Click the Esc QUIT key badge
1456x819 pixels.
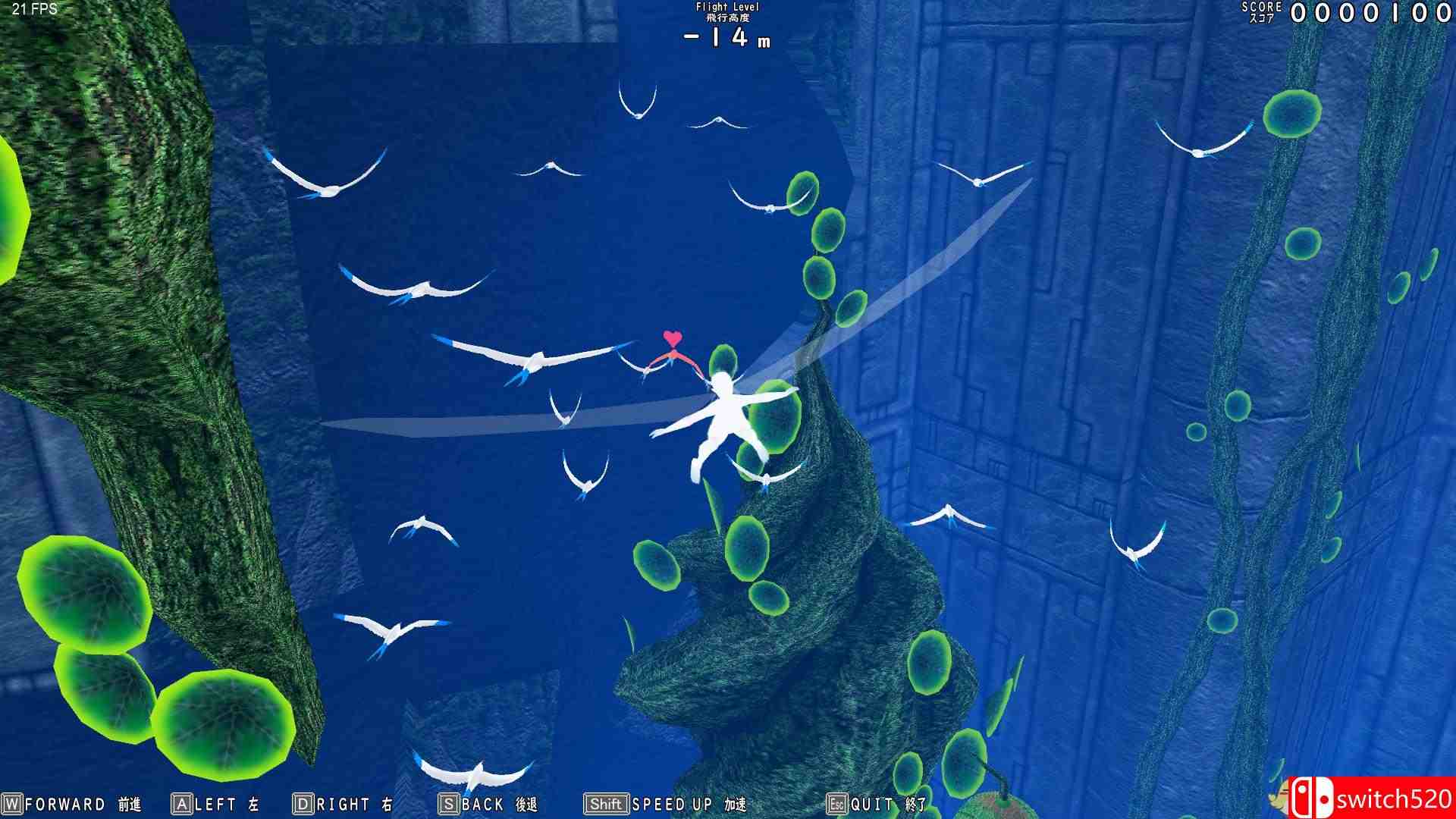tap(836, 805)
